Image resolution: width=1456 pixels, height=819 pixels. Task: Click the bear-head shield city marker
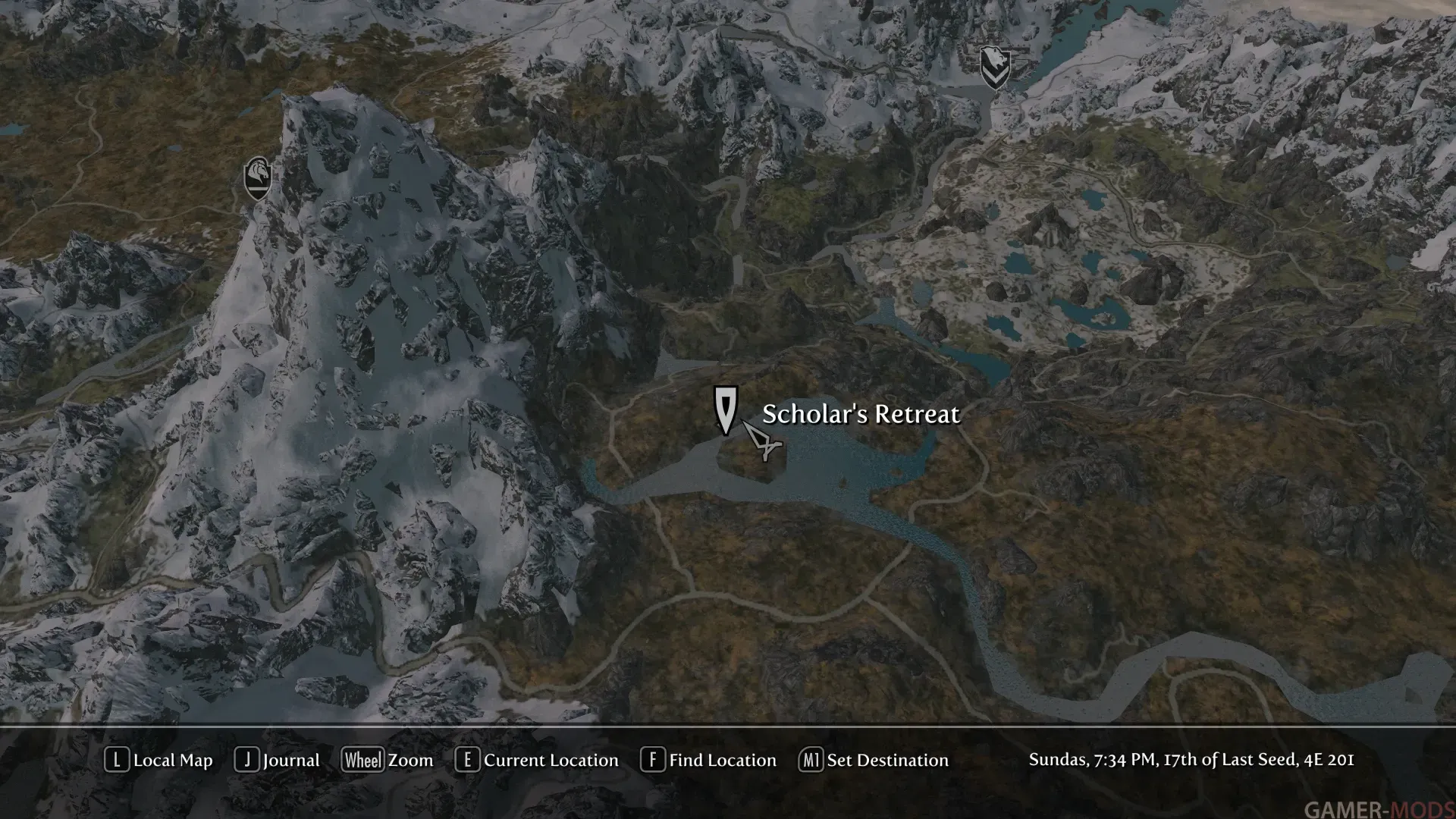994,67
